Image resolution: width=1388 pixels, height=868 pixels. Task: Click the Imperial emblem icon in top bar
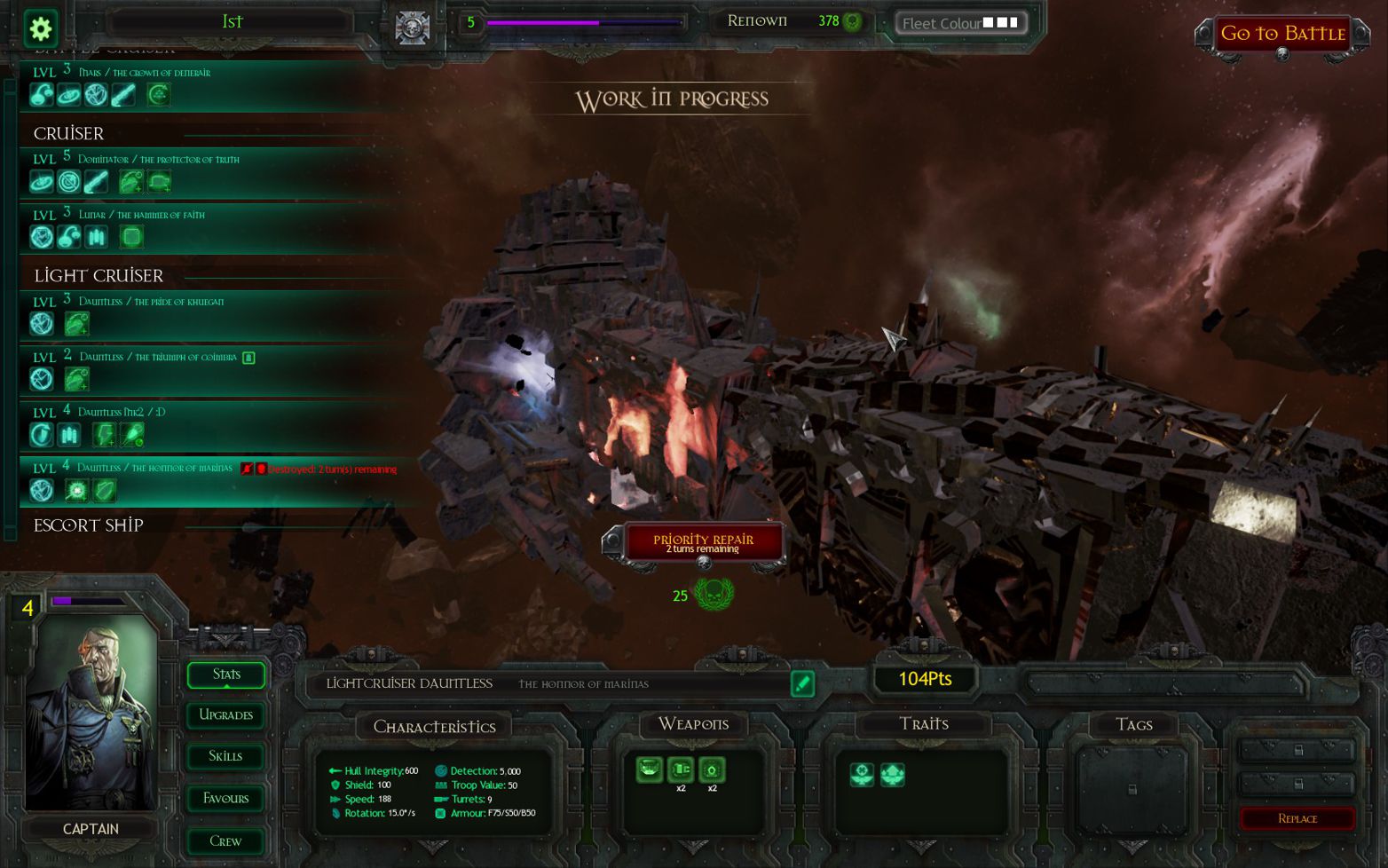(x=412, y=28)
